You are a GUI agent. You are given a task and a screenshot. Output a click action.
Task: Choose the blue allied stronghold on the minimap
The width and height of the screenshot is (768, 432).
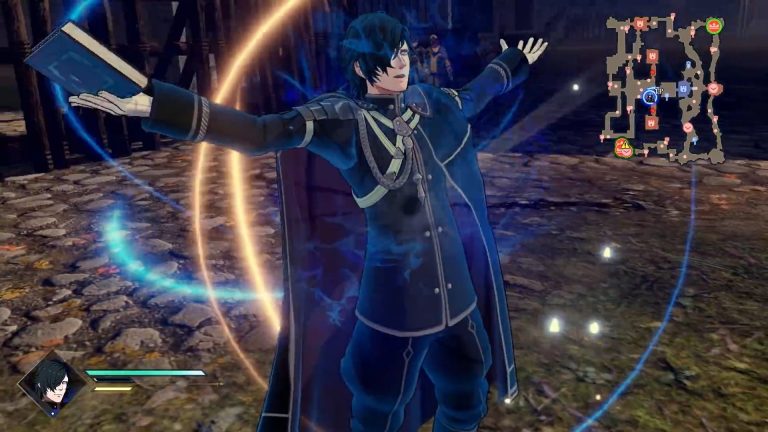point(684,88)
